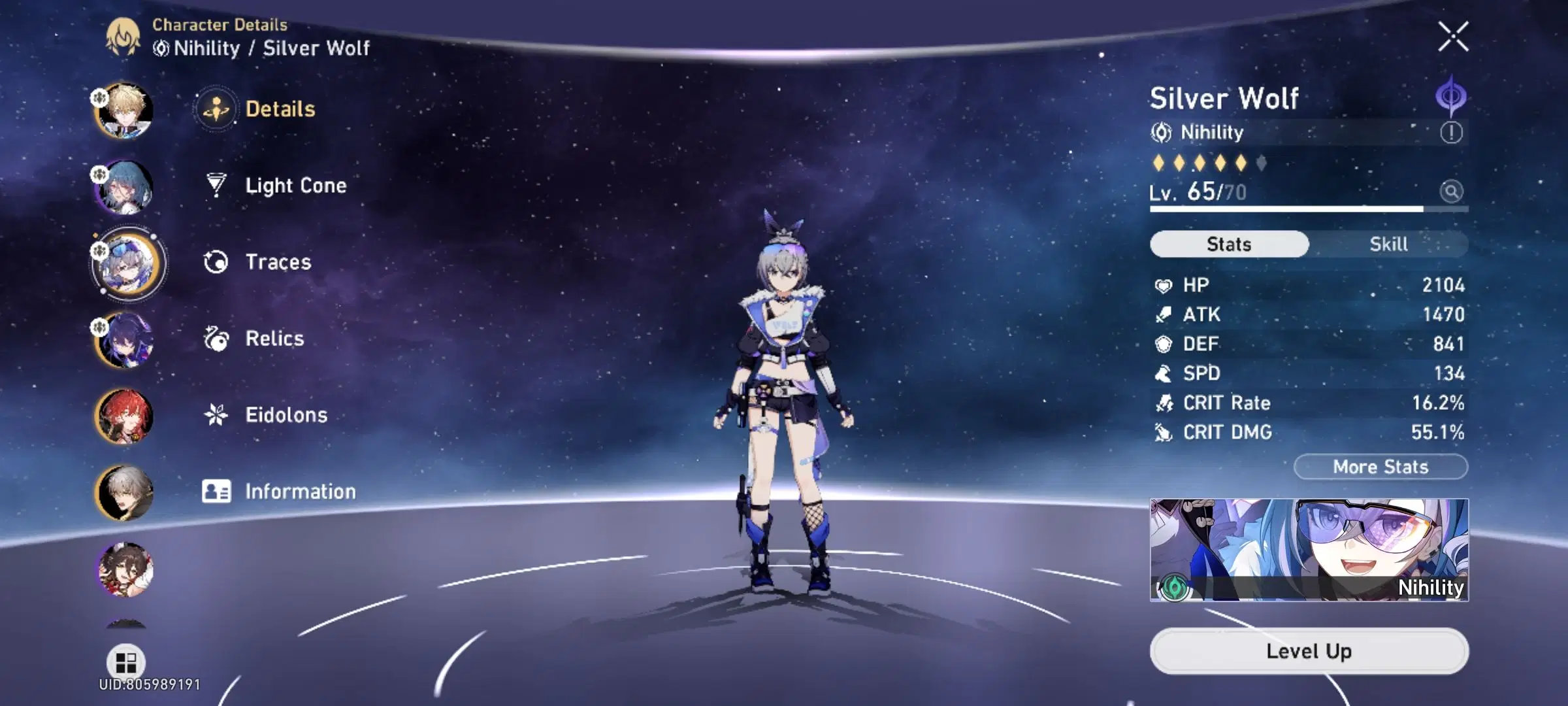Switch to the red-haired character portrait
Screen dimensions: 1568x706
point(128,415)
